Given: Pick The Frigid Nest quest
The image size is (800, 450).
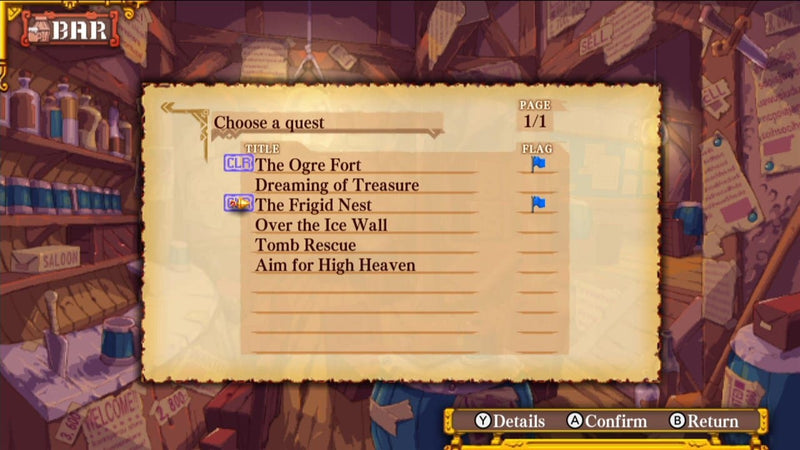Looking at the screenshot, I should [x=314, y=205].
